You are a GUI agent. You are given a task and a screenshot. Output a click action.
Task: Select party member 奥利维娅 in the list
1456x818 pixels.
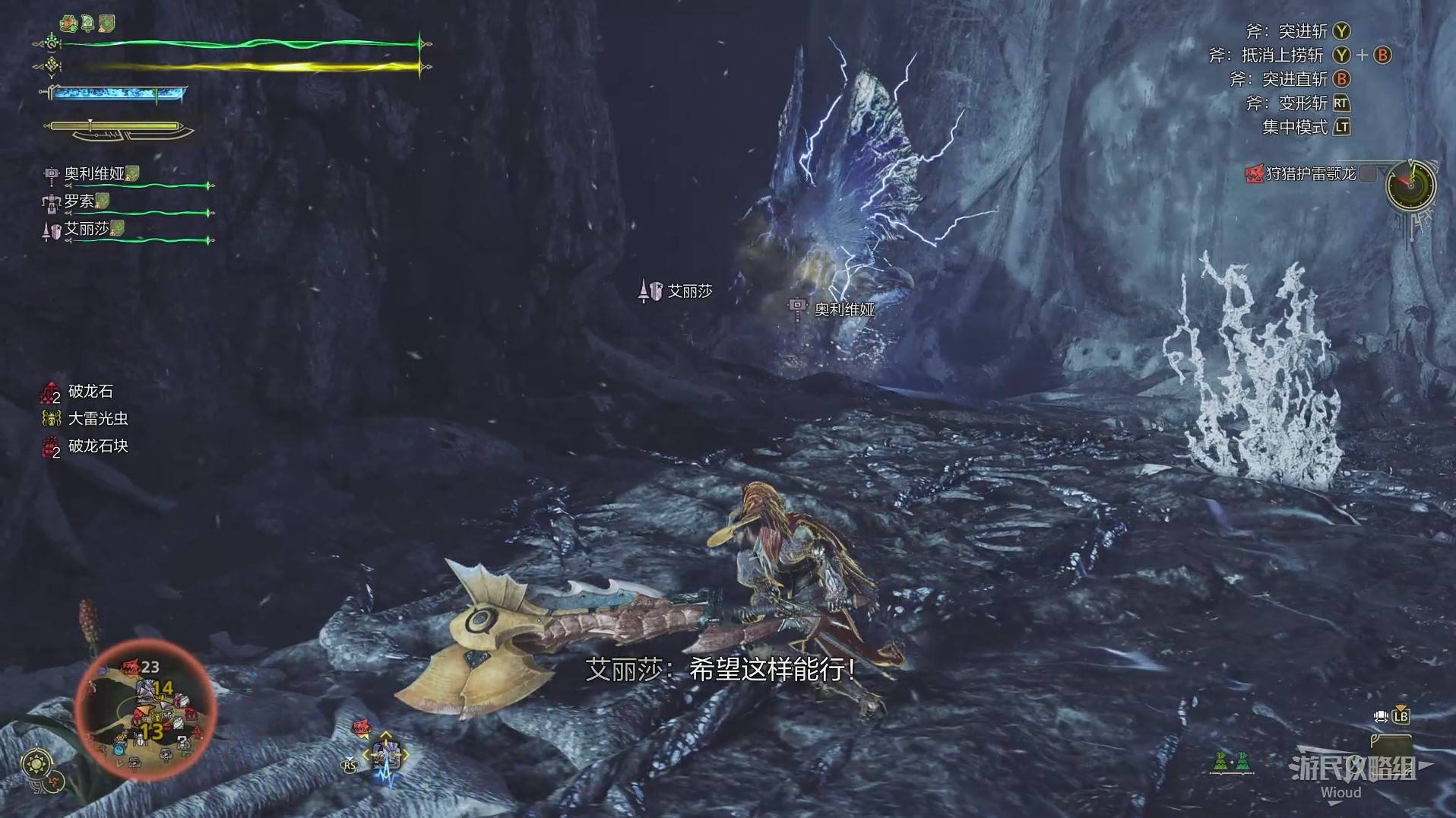pyautogui.click(x=94, y=174)
